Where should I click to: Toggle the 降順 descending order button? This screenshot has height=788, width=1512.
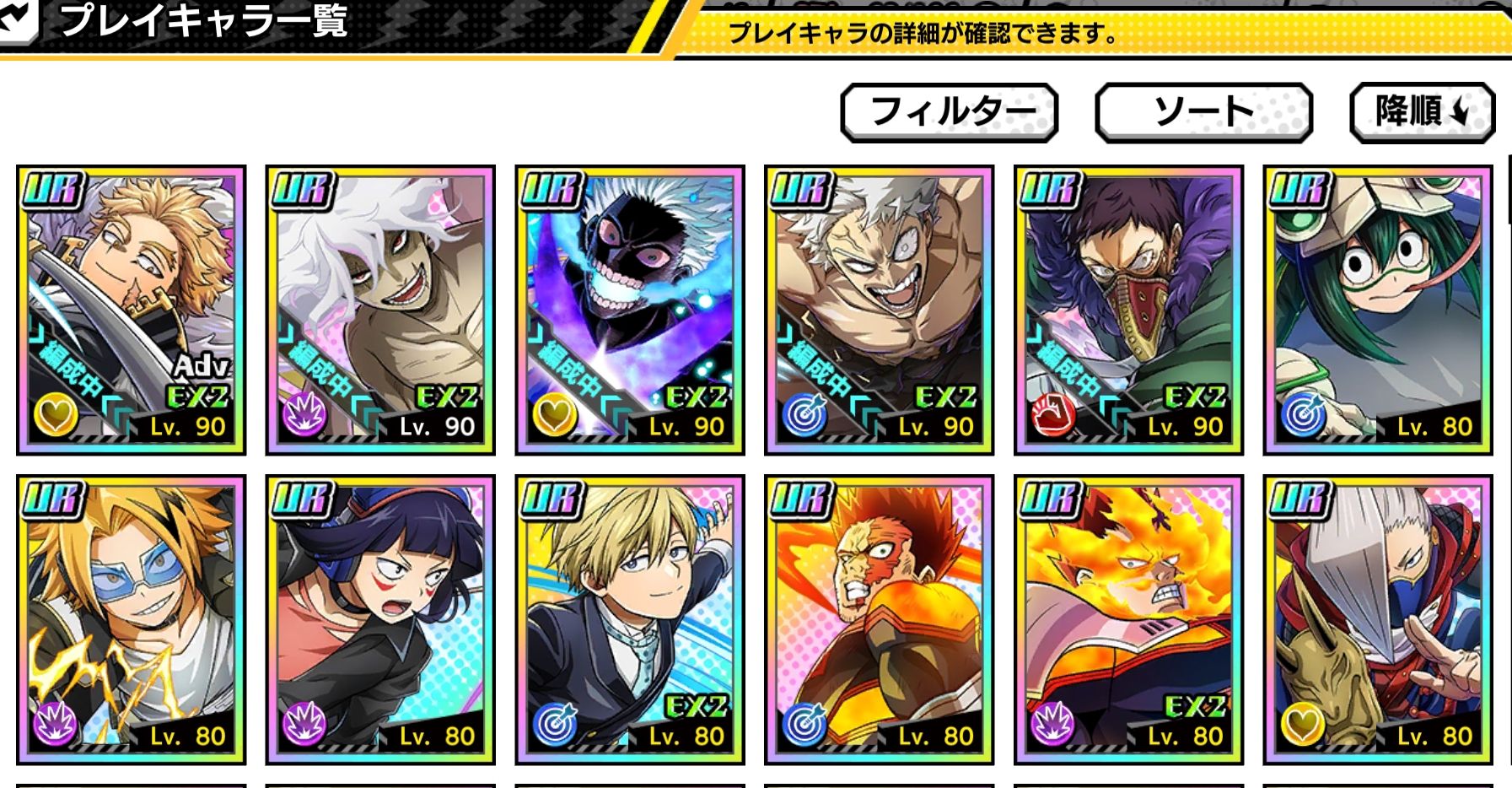point(1422,111)
